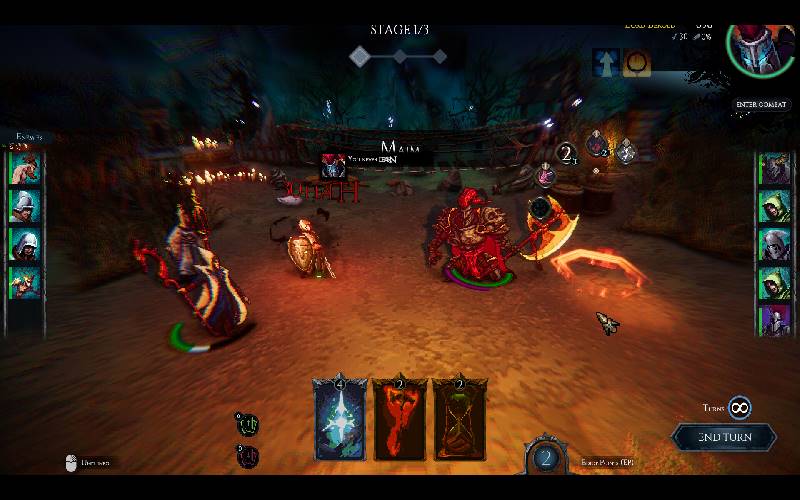The width and height of the screenshot is (800, 500).
Task: Click the infinity turns icon
Action: (x=739, y=407)
